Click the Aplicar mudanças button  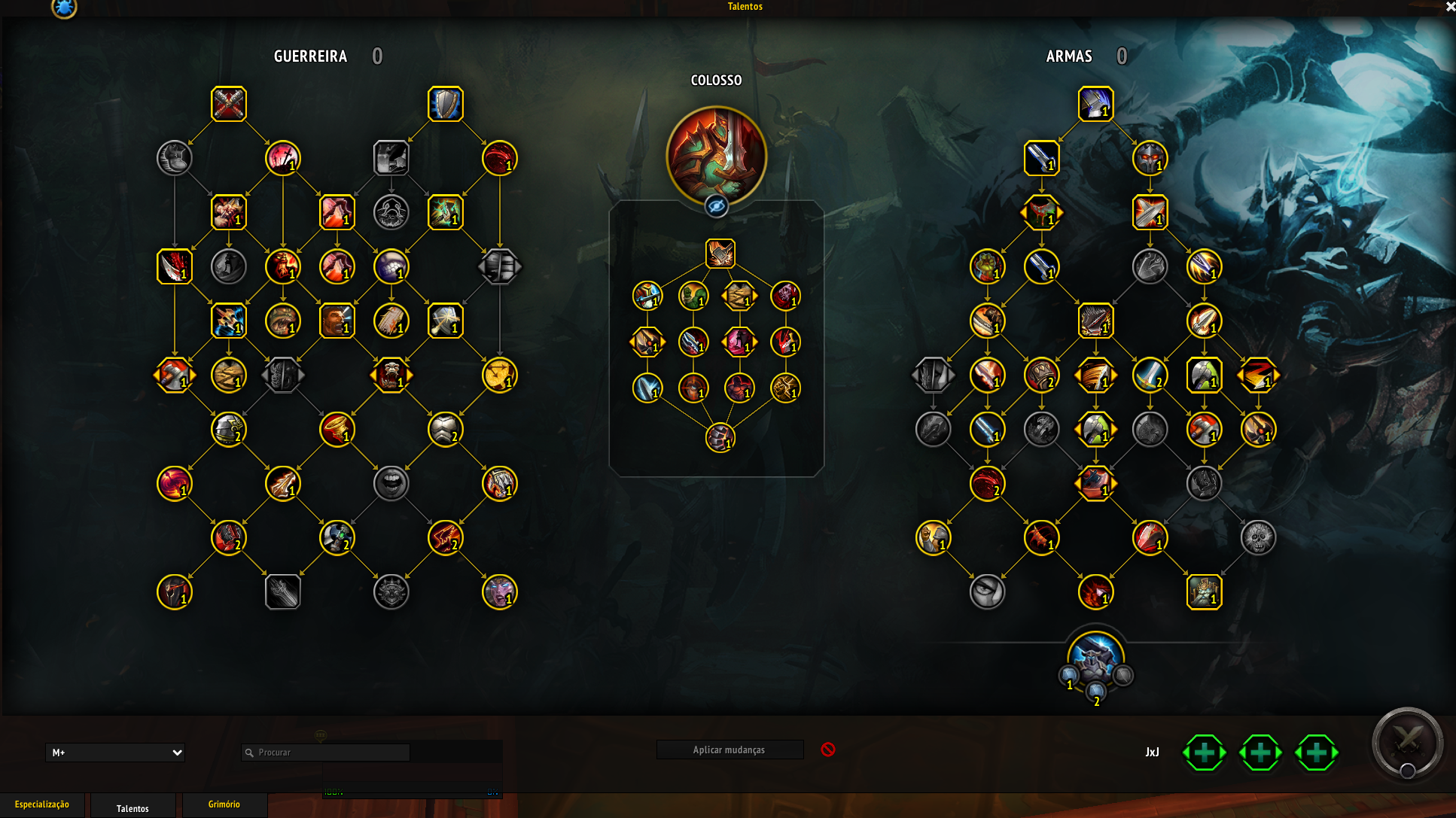coord(730,750)
